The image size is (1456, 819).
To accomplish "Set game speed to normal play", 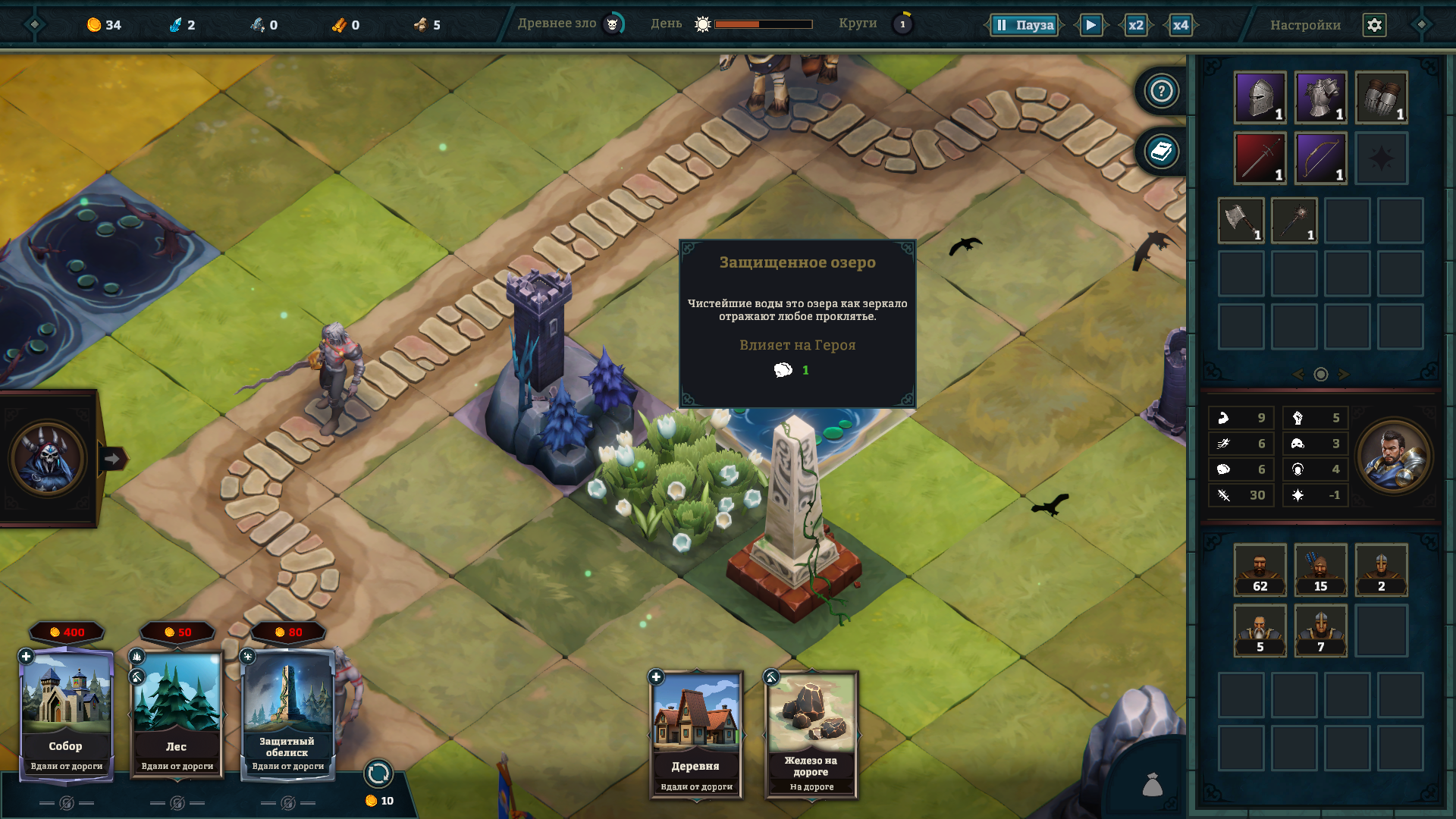I will click(x=1090, y=25).
